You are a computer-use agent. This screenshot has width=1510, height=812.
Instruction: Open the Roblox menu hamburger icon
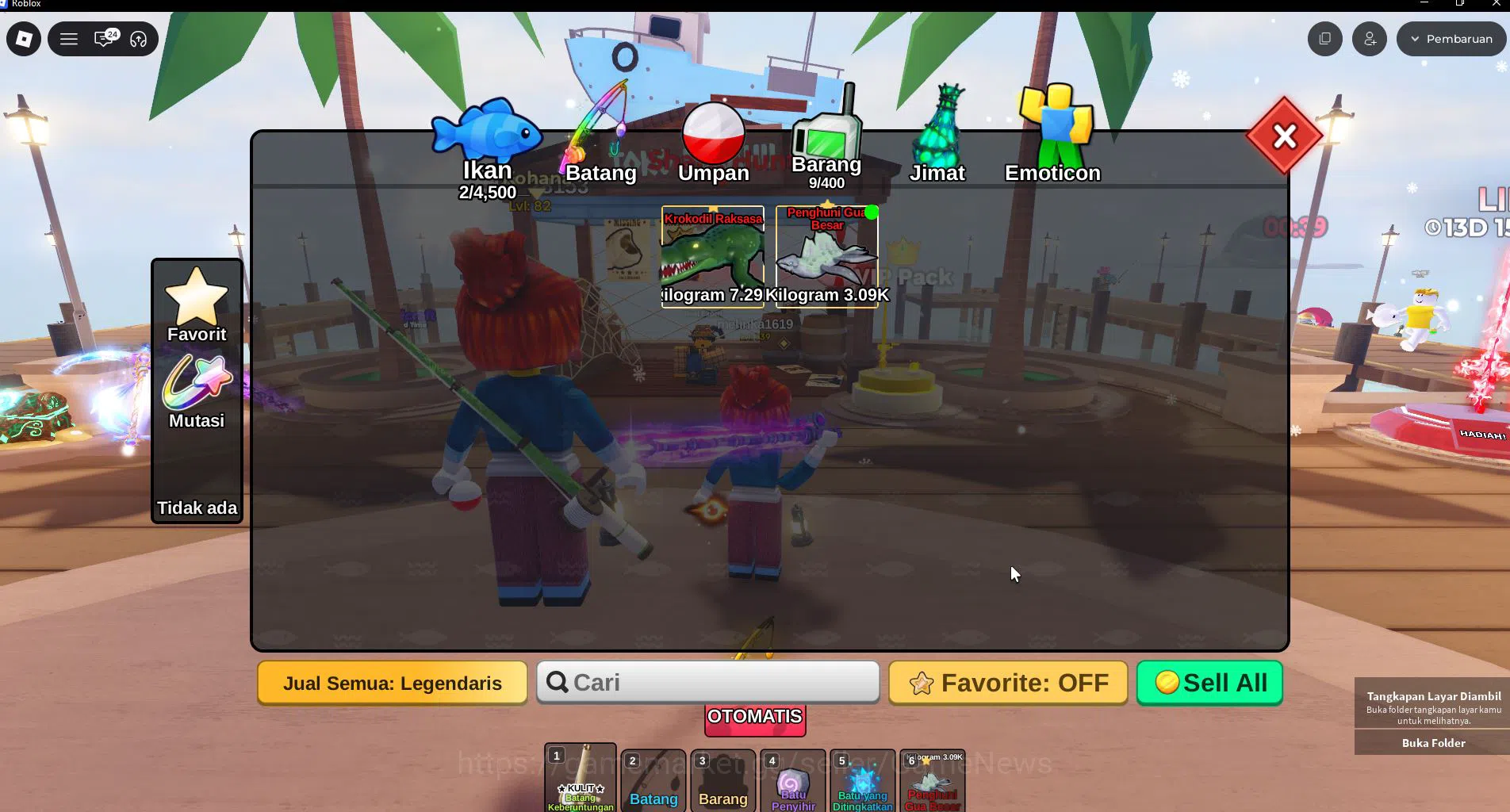pos(69,38)
